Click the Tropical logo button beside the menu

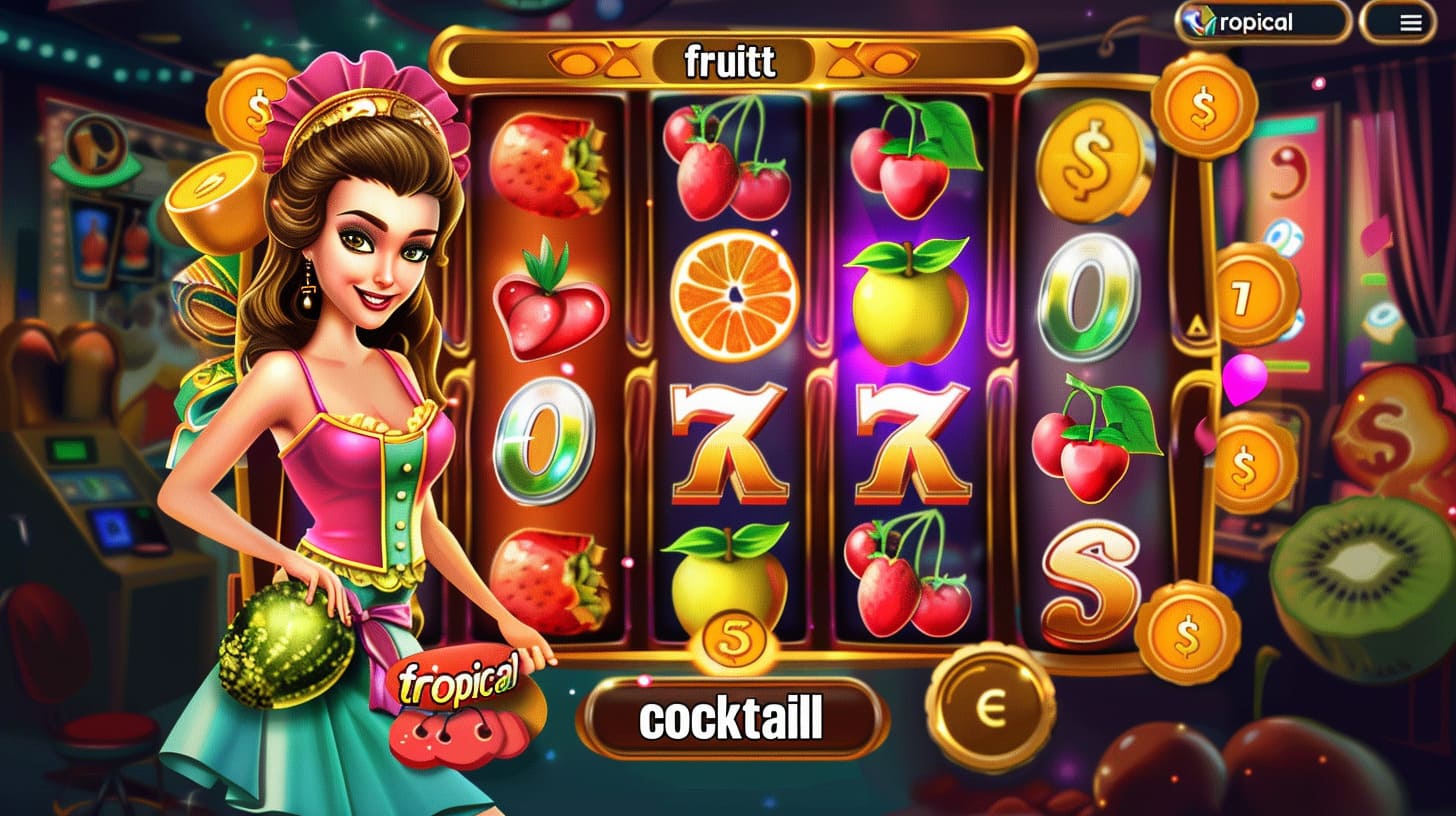coord(1263,23)
